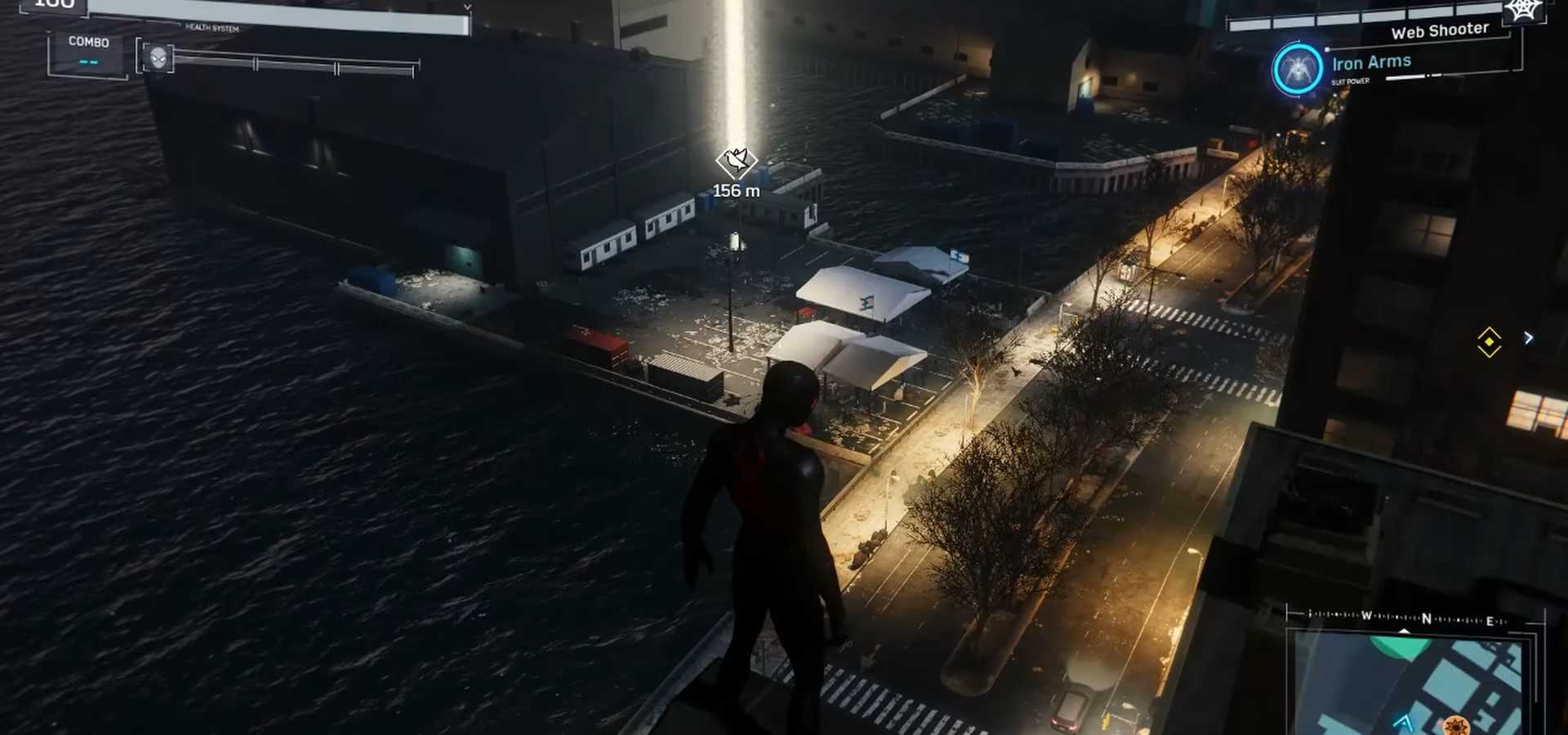Image resolution: width=1568 pixels, height=735 pixels.
Task: Click the Spider-Man mask focus icon
Action: tap(158, 57)
